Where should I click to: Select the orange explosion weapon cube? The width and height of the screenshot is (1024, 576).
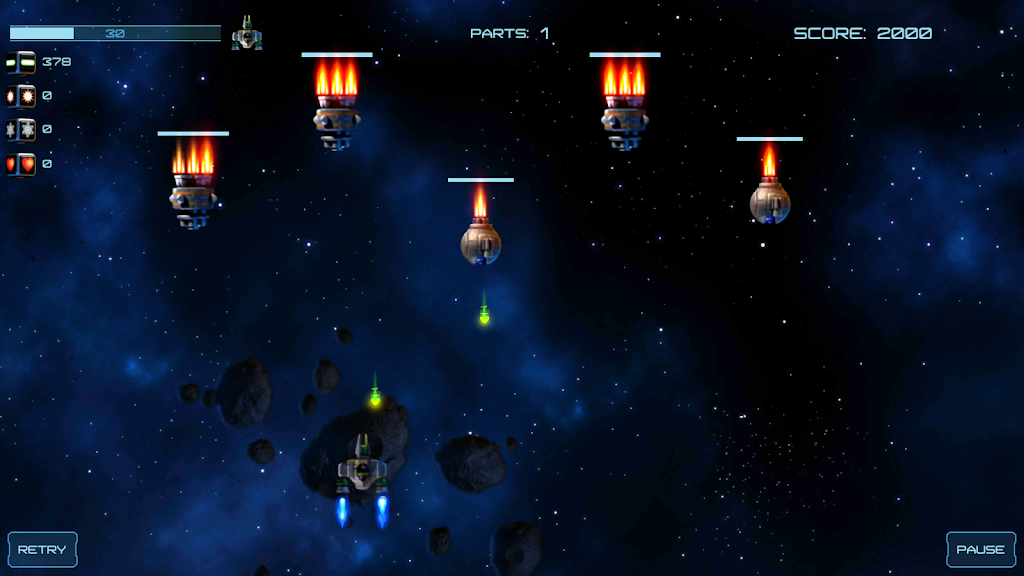pyautogui.click(x=21, y=96)
